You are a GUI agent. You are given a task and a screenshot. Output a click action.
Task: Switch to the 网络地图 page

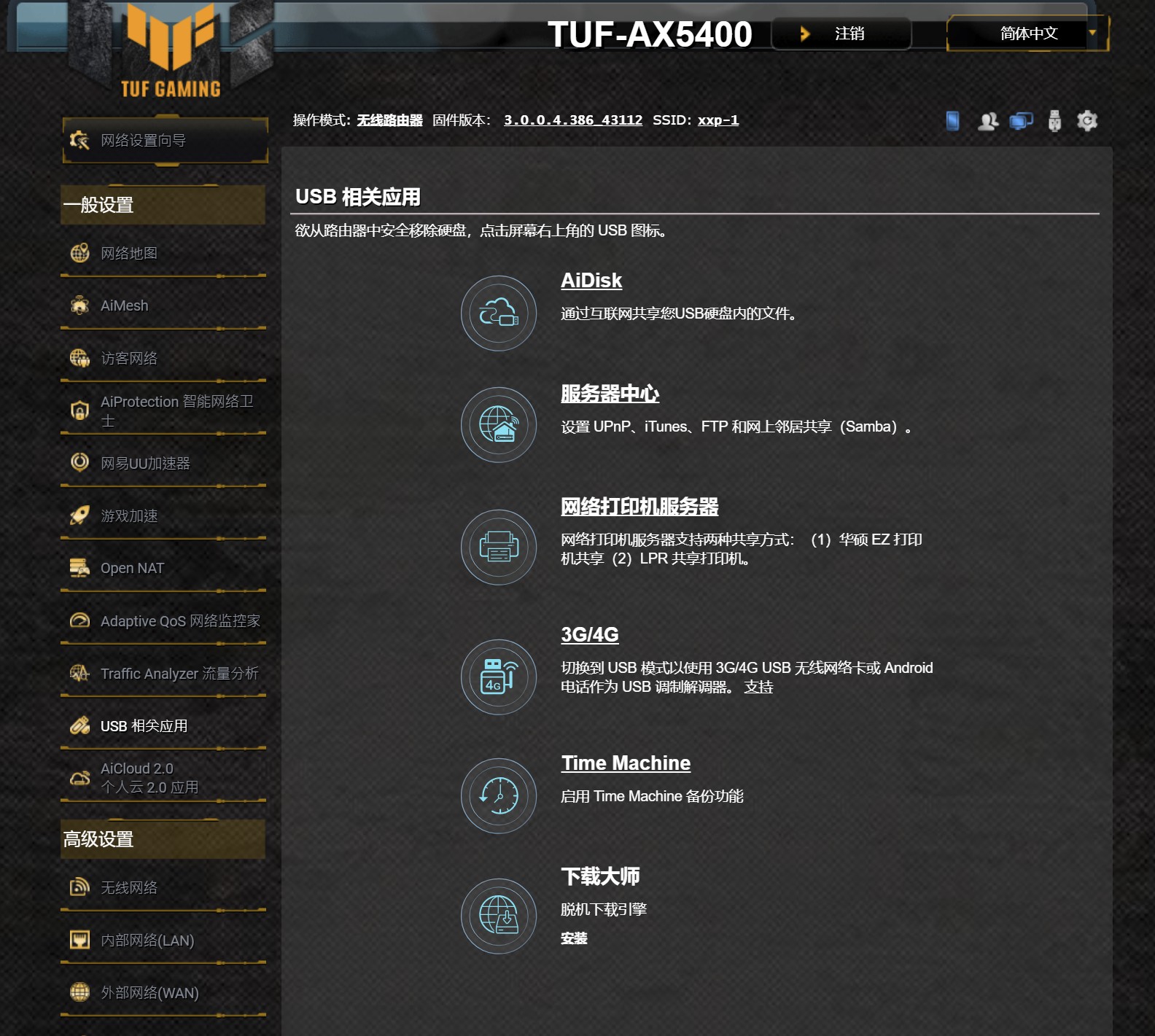pos(131,253)
